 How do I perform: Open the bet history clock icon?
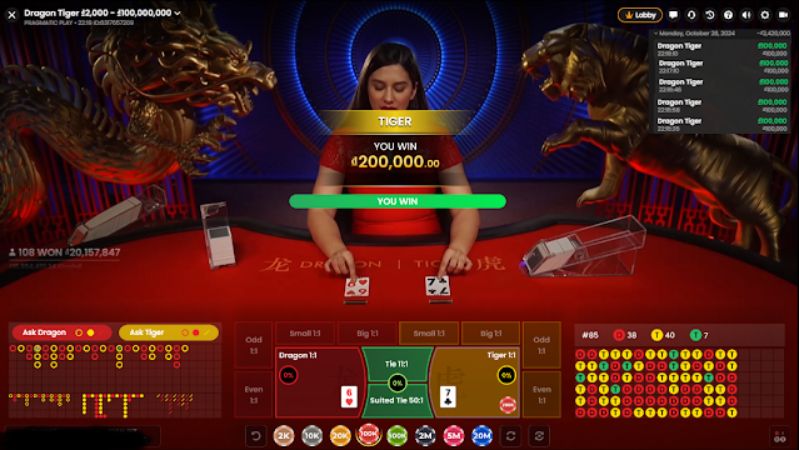[709, 15]
